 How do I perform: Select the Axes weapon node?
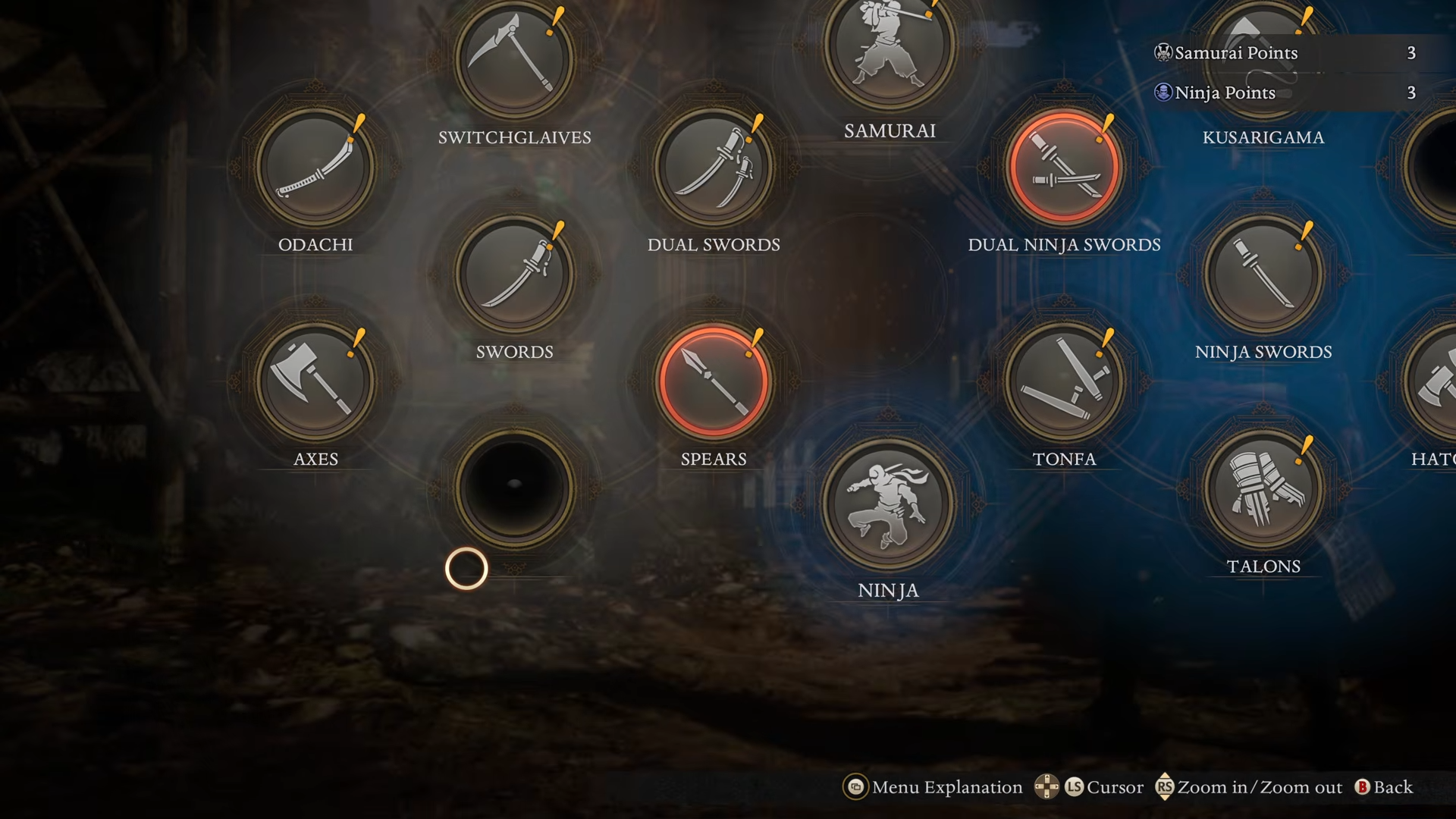[315, 381]
